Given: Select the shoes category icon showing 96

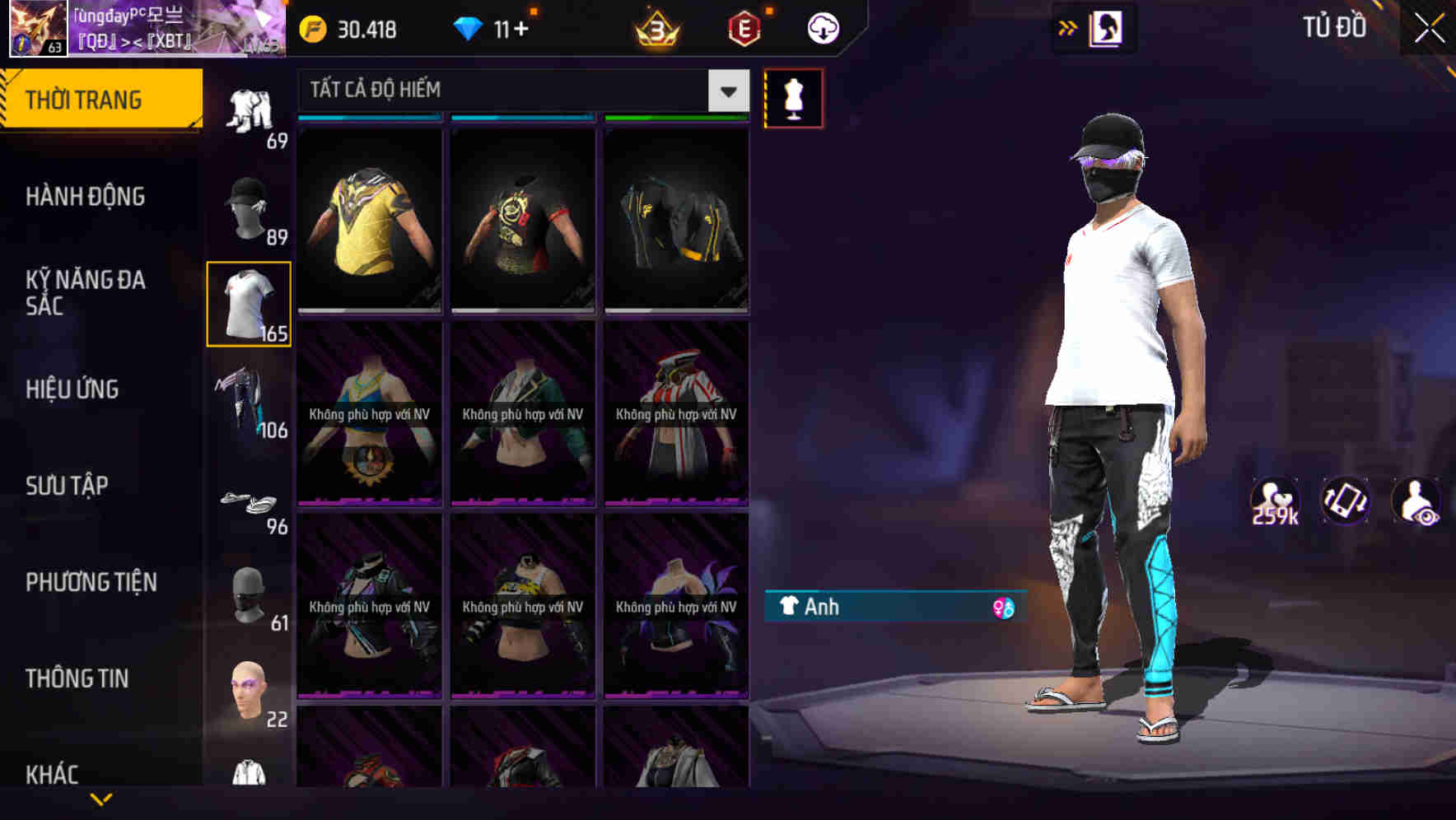Looking at the screenshot, I should click(248, 501).
